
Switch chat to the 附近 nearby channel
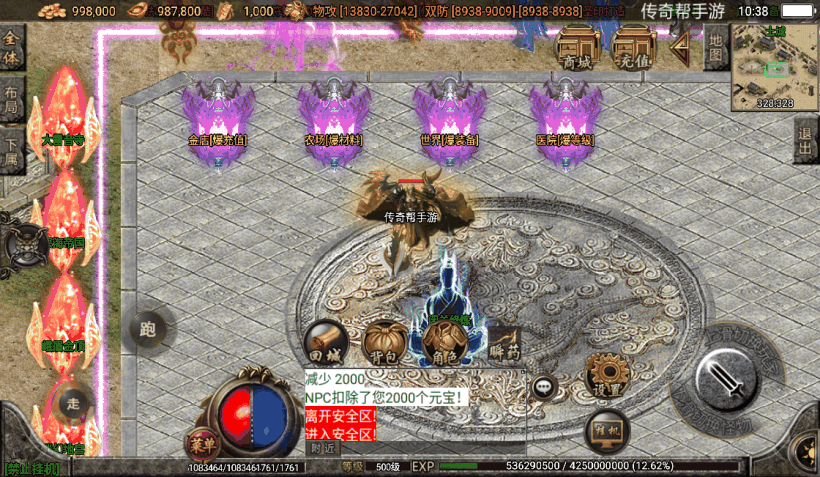322,448
